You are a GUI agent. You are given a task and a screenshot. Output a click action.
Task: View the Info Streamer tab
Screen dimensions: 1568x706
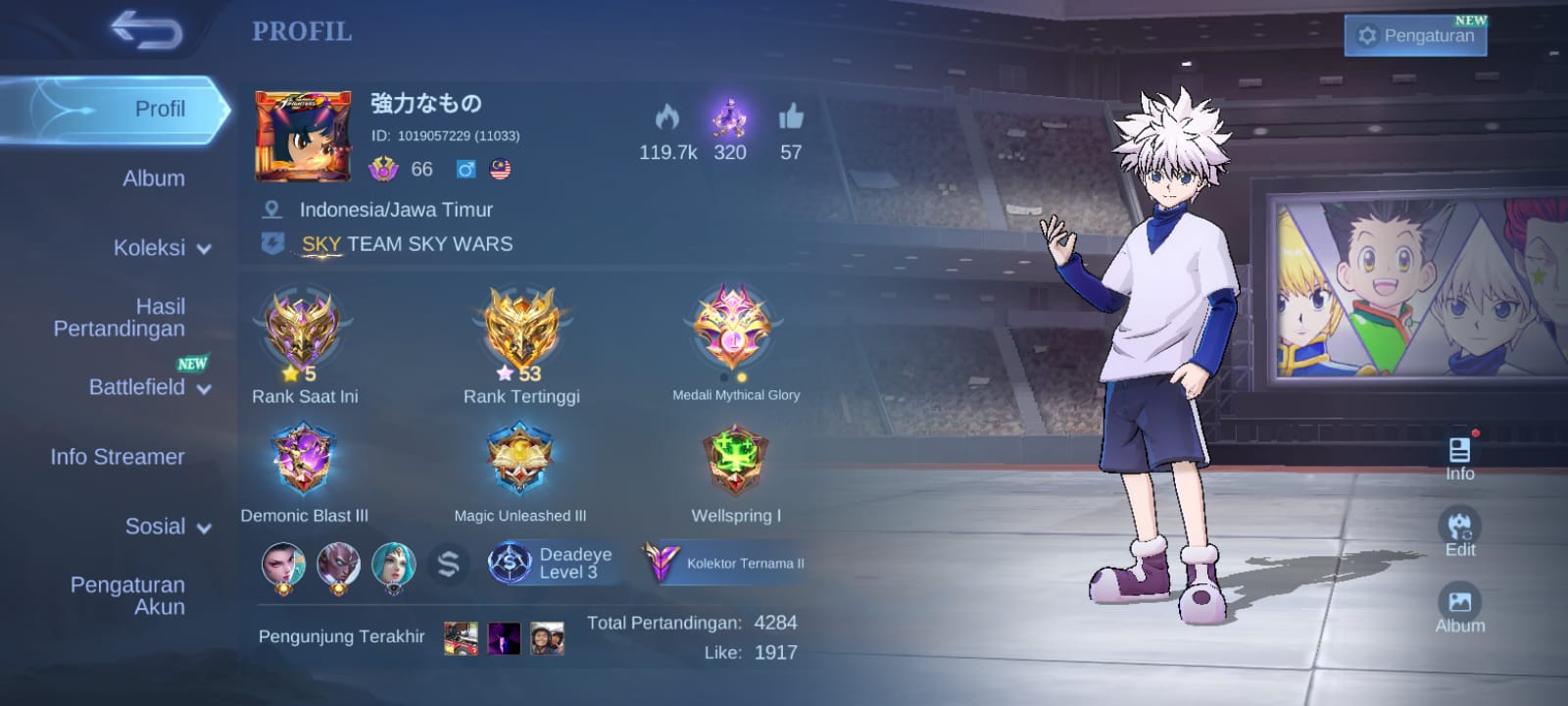click(118, 457)
